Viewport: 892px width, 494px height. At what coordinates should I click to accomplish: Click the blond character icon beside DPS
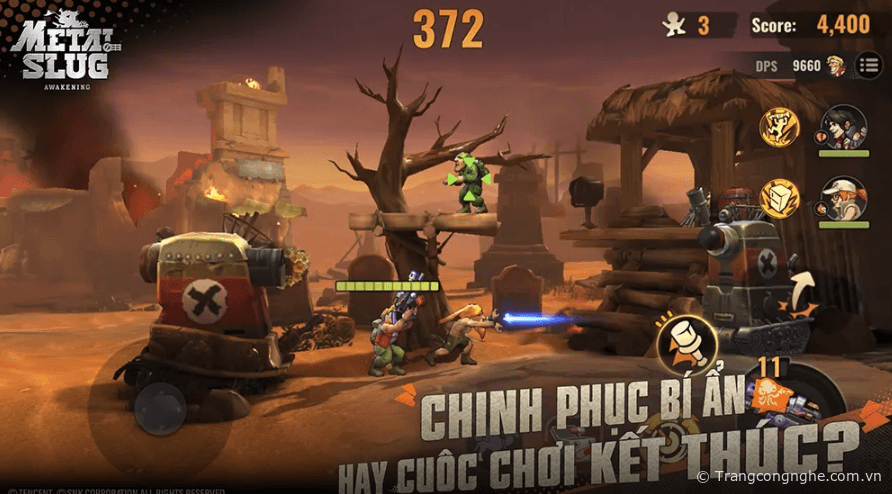pos(835,66)
